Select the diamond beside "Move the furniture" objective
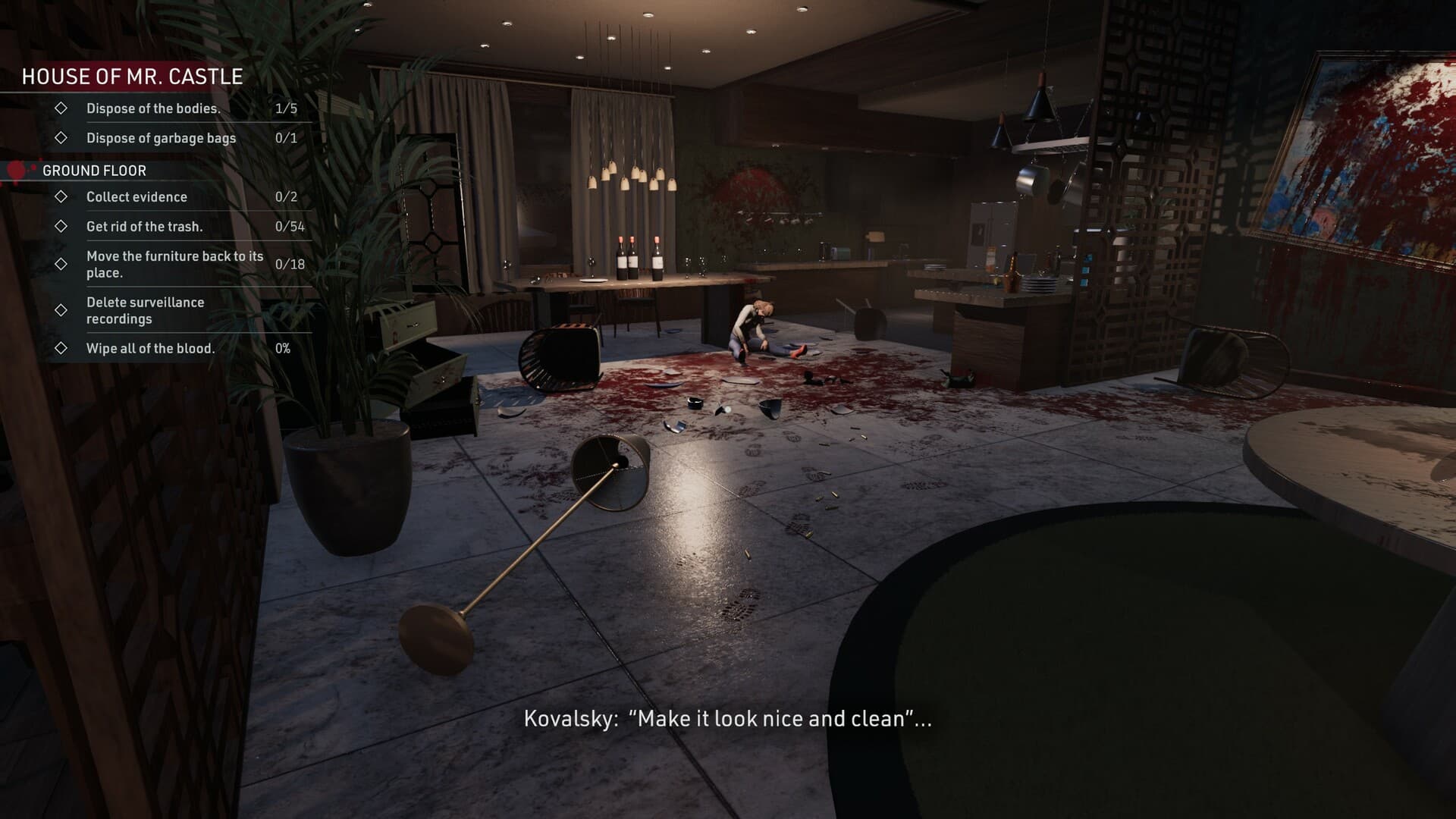This screenshot has width=1456, height=819. pyautogui.click(x=61, y=265)
